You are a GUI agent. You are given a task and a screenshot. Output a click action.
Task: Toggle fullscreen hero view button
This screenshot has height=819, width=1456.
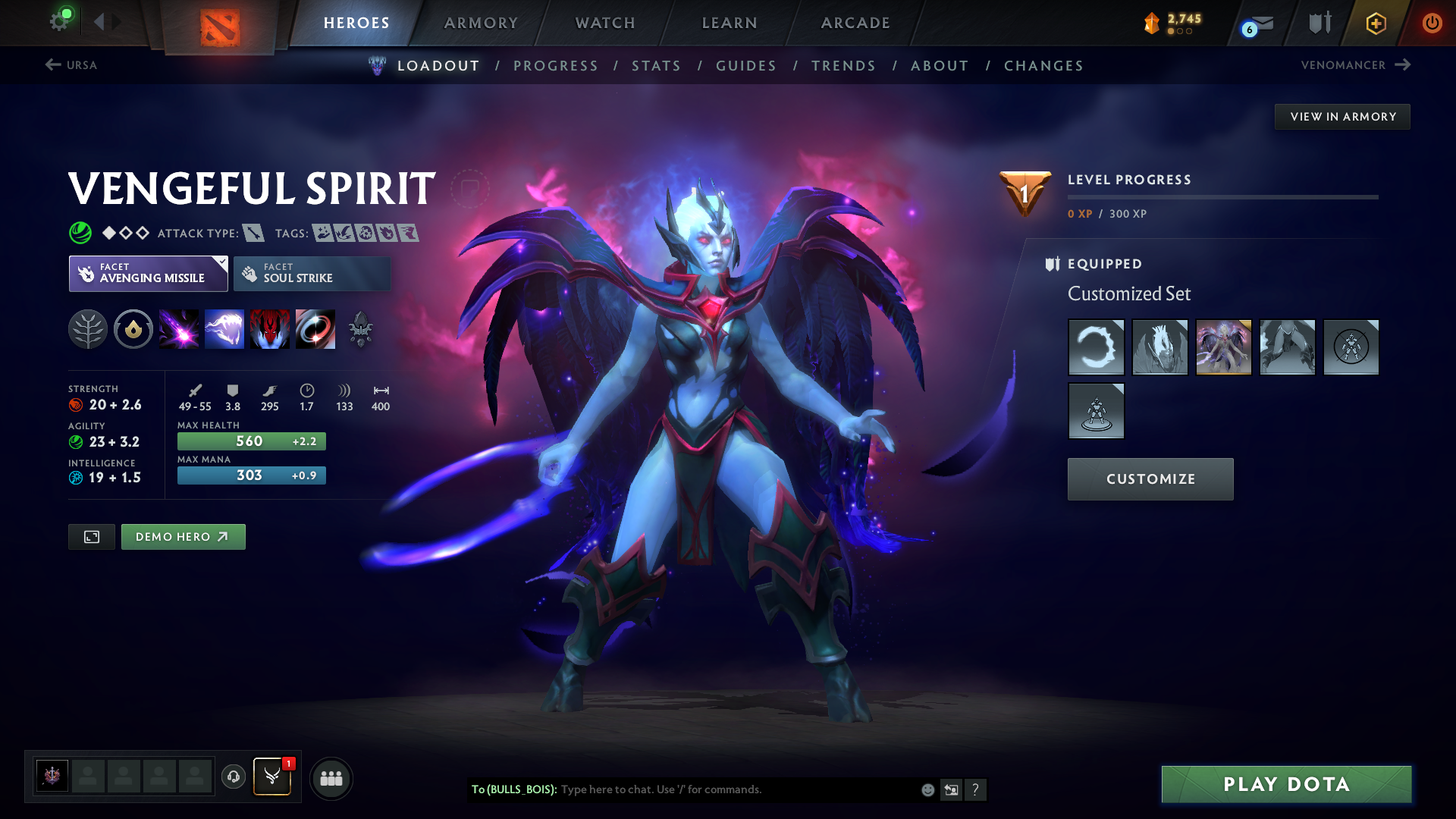pos(92,537)
